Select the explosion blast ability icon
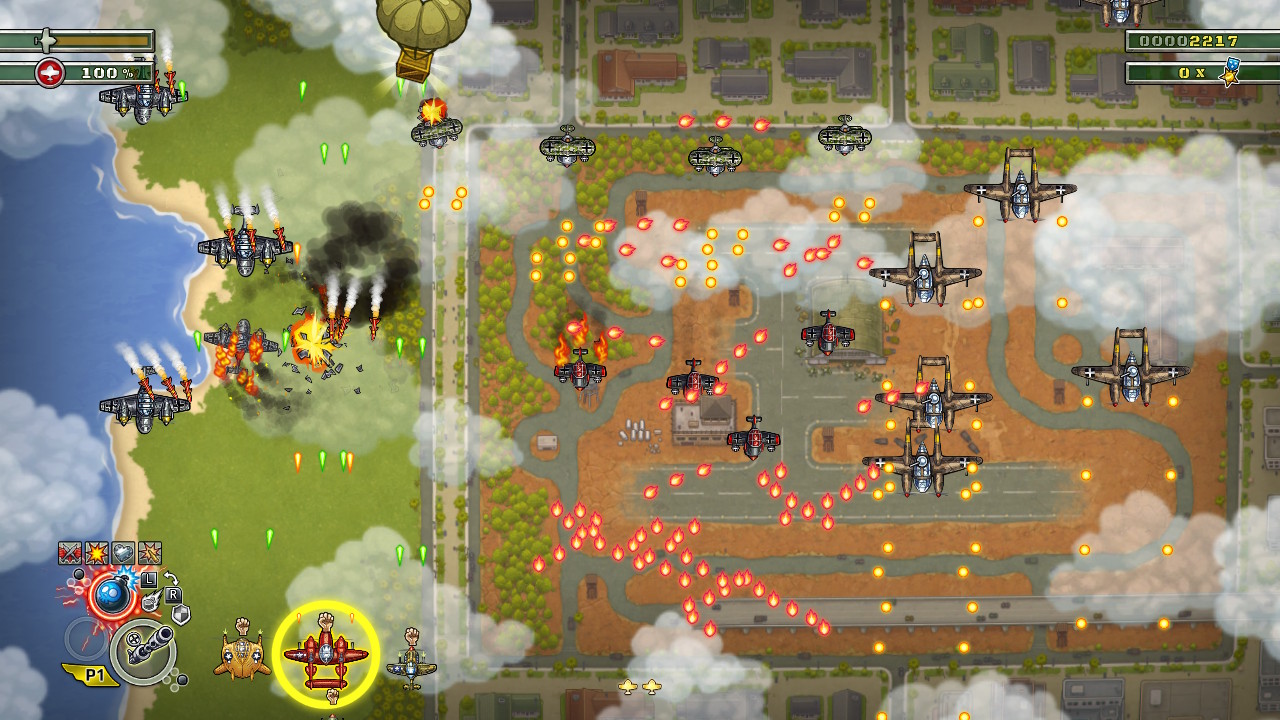Screen dimensions: 1280x720 point(97,552)
